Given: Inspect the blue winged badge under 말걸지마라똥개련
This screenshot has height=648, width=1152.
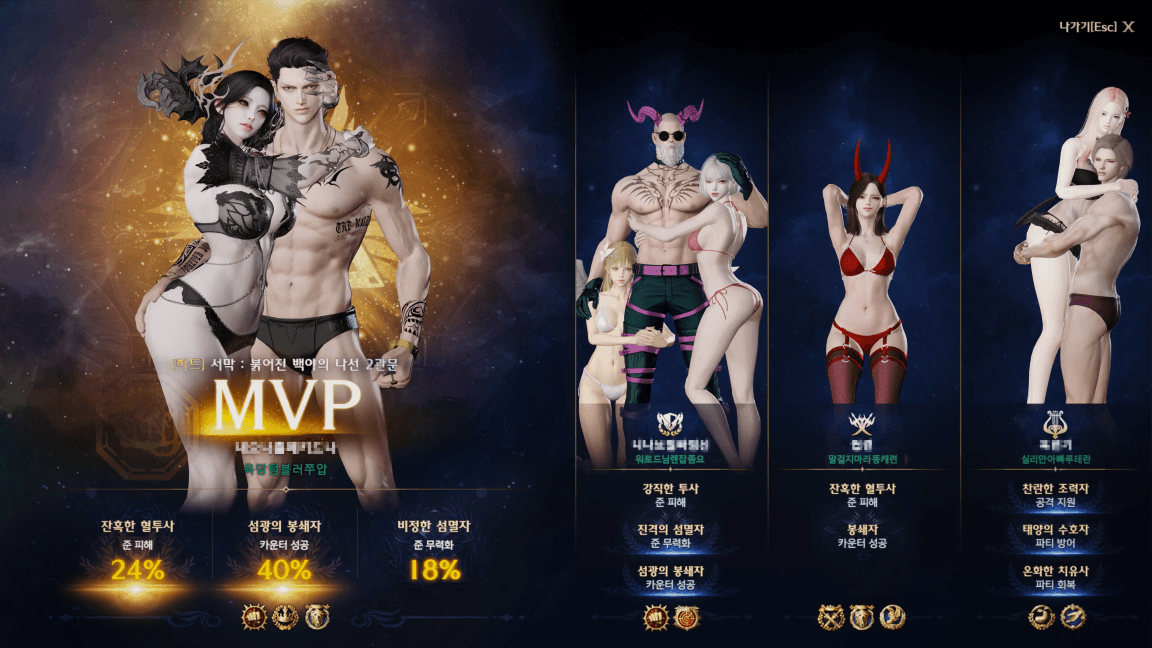Looking at the screenshot, I should [x=893, y=617].
